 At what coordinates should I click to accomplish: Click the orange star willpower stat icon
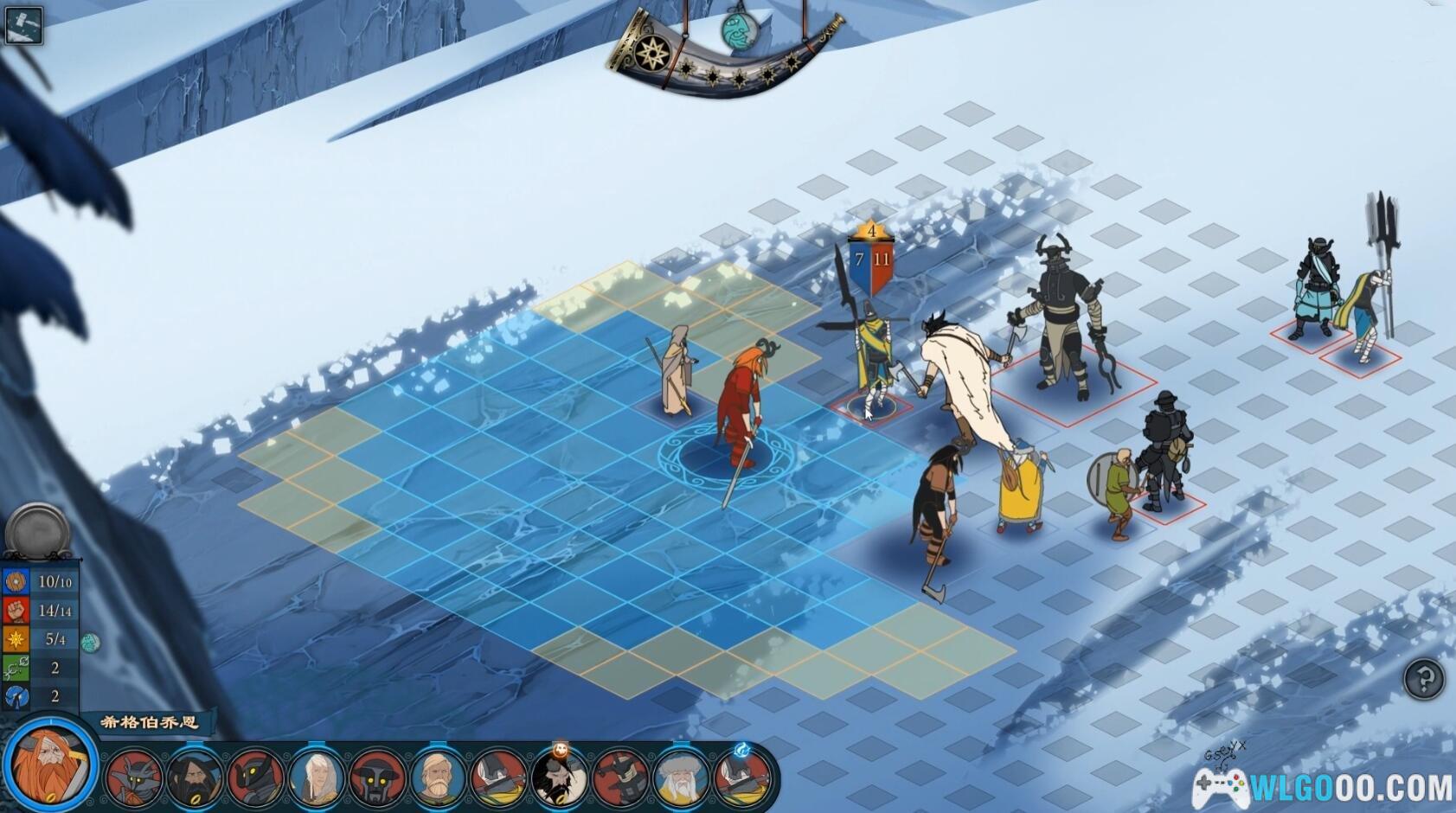pos(16,639)
